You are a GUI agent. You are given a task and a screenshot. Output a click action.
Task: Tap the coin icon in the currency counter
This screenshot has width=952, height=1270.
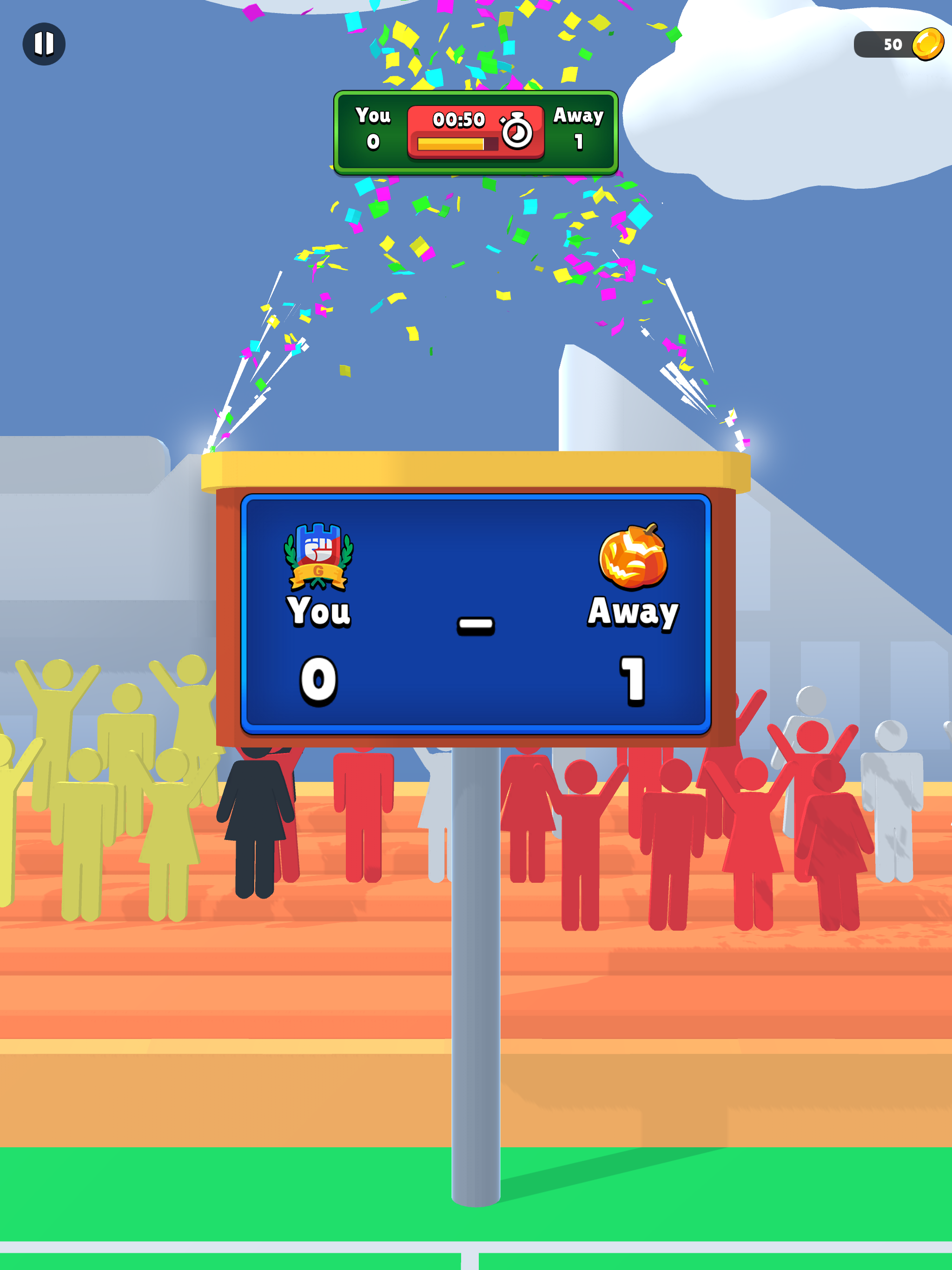(930, 44)
